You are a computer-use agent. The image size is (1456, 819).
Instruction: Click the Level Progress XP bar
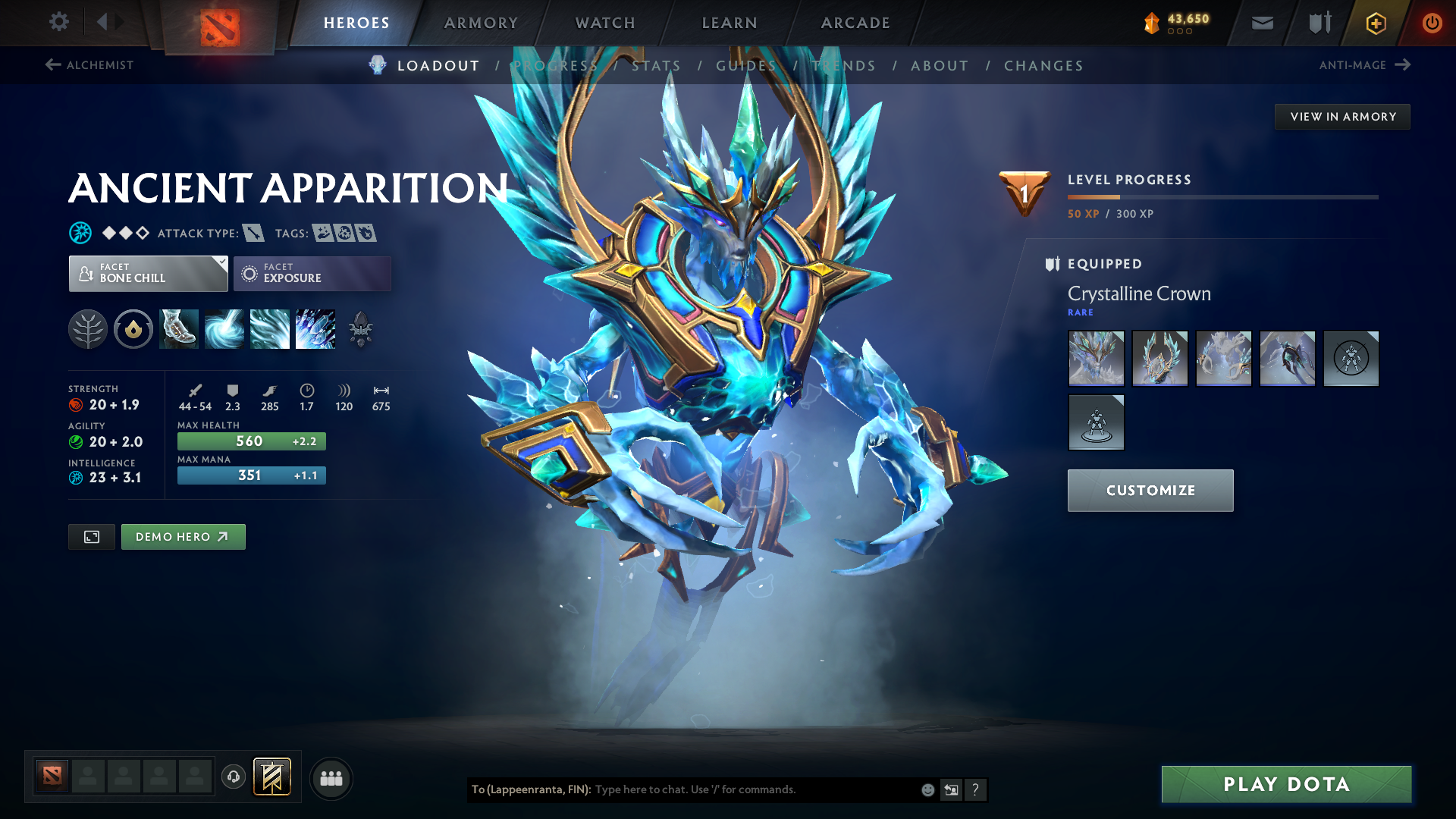(1222, 199)
